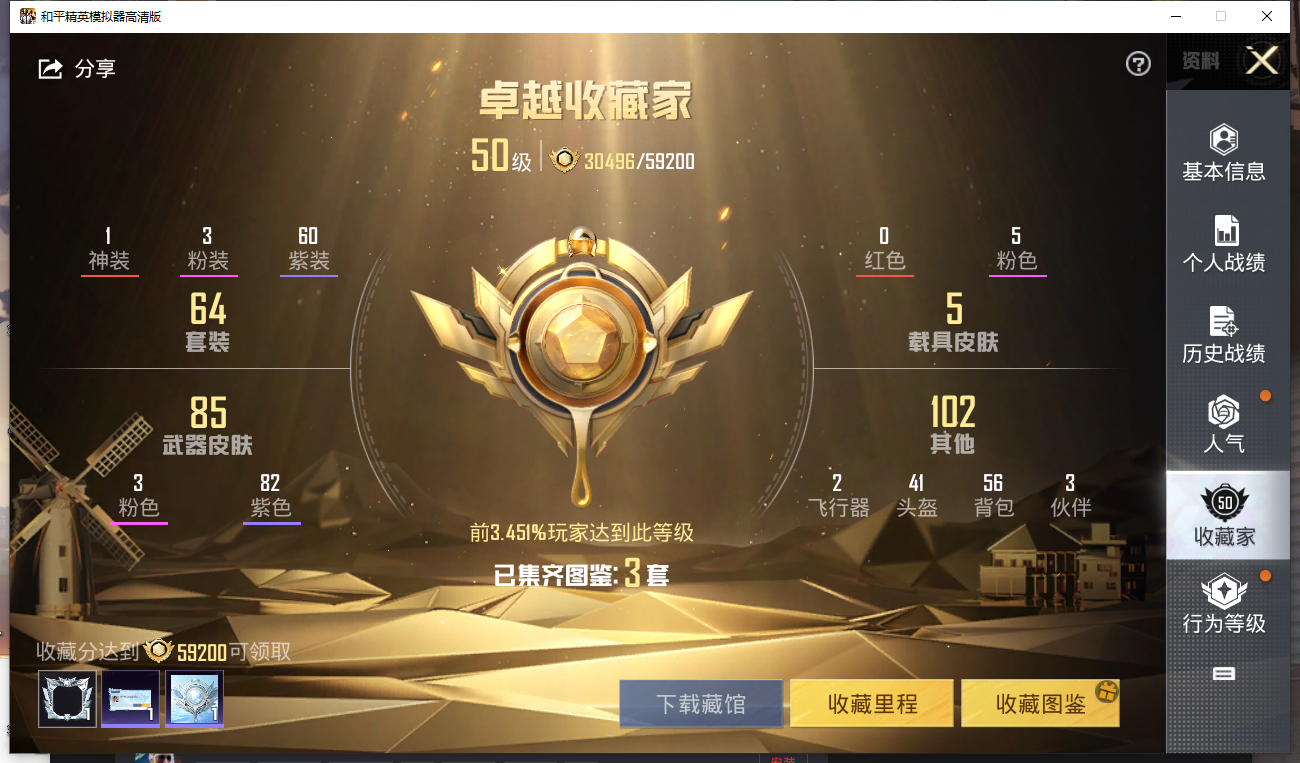Close the emulator window

(x=1267, y=16)
